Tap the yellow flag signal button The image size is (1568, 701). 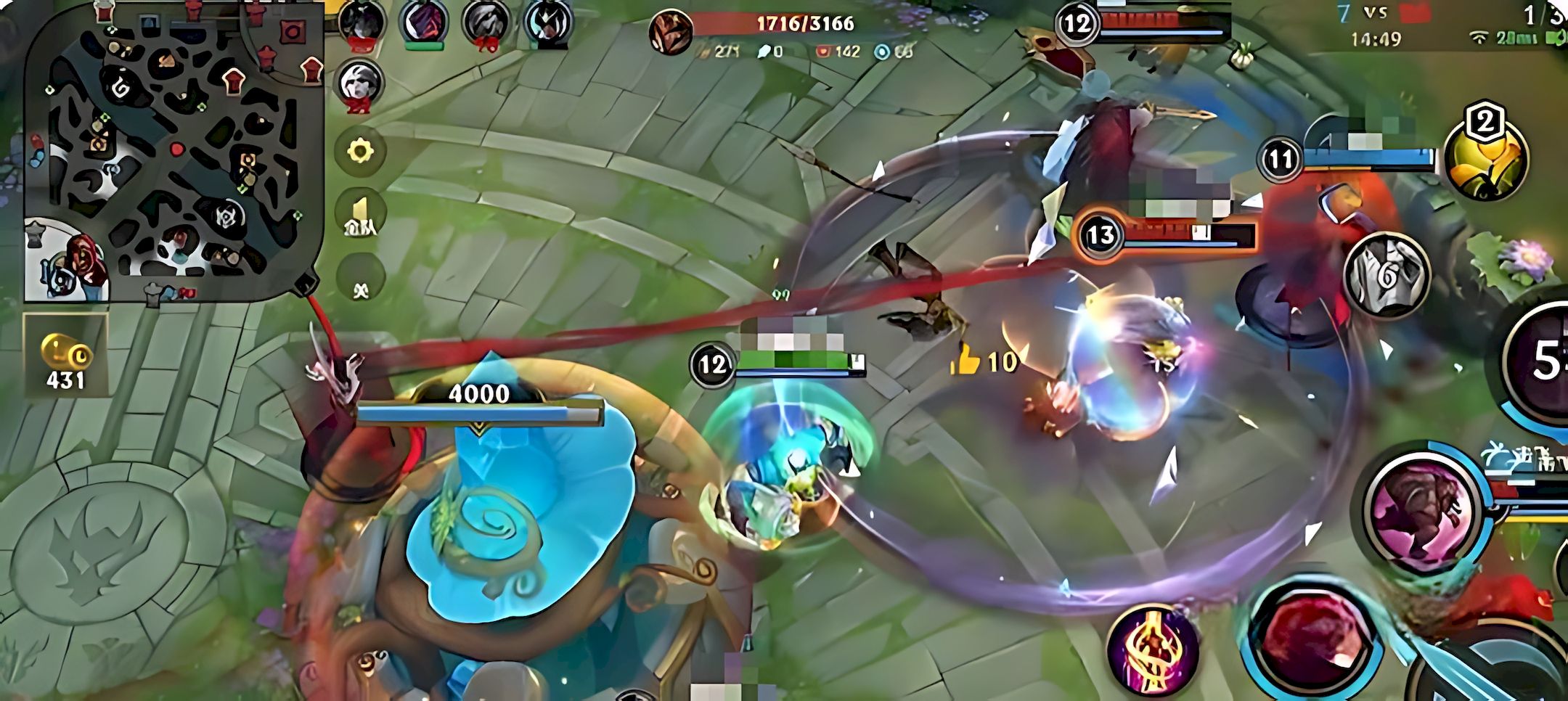[361, 216]
